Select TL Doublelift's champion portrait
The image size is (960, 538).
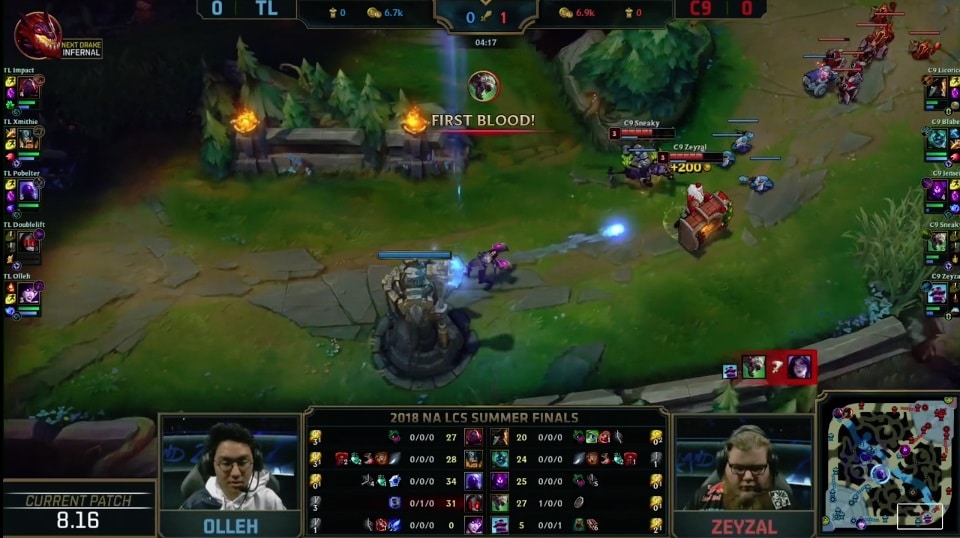tap(29, 242)
